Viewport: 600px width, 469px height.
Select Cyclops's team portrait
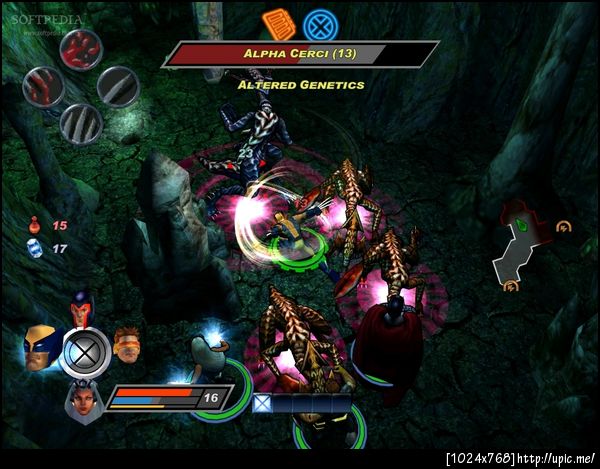(125, 343)
